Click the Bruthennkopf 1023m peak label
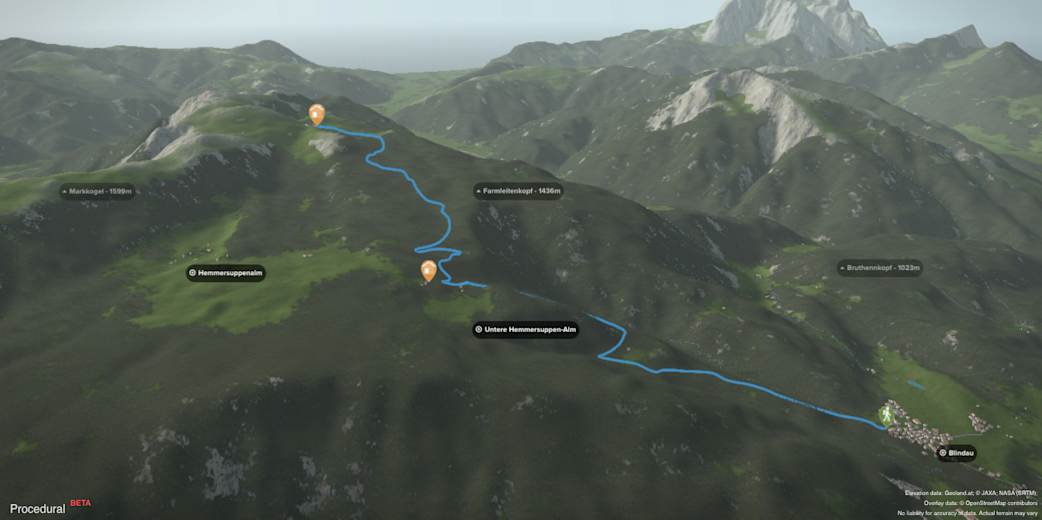The height and width of the screenshot is (520, 1042). pyautogui.click(x=879, y=268)
